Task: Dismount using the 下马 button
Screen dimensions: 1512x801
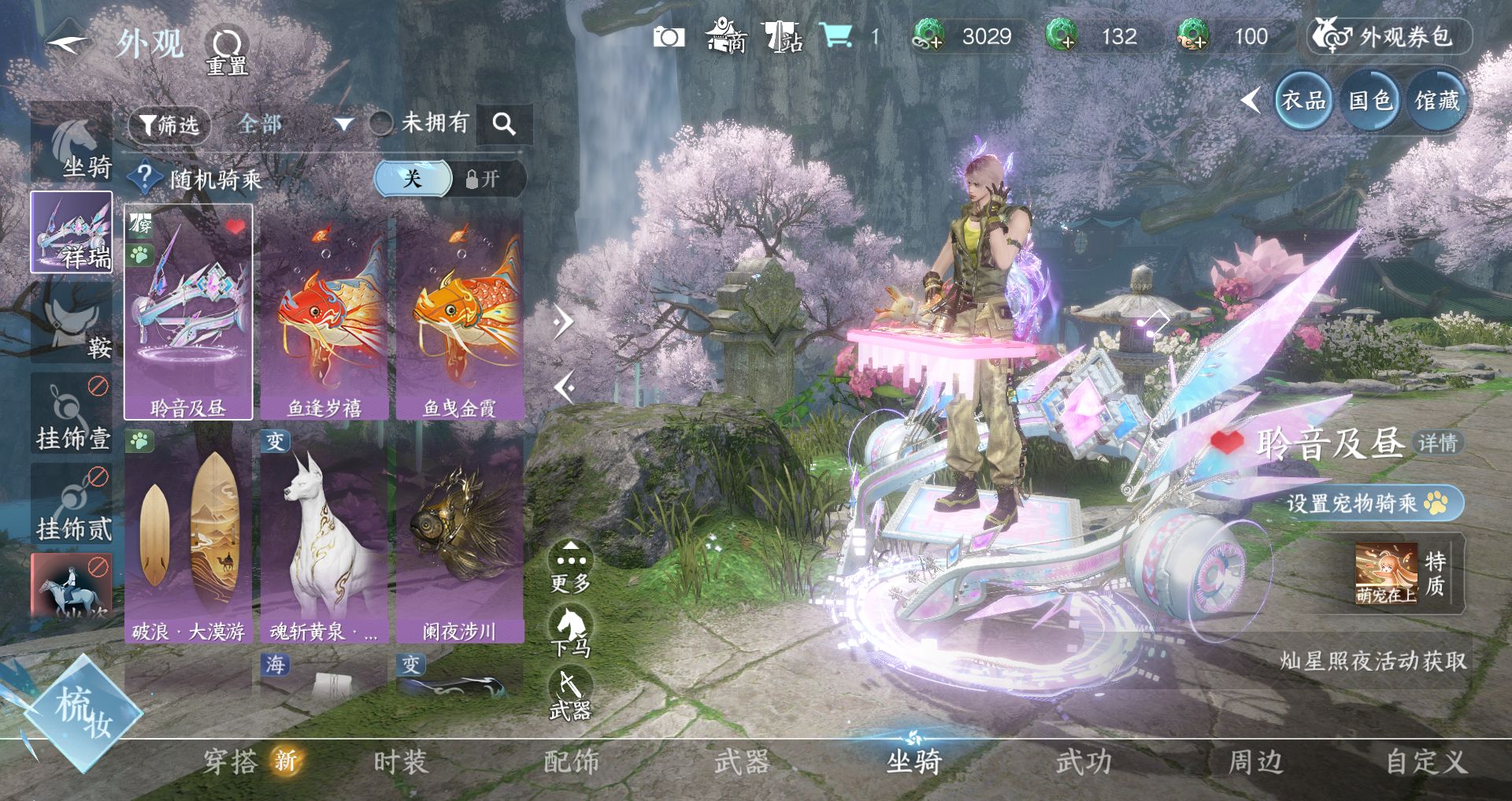Action: pos(570,631)
